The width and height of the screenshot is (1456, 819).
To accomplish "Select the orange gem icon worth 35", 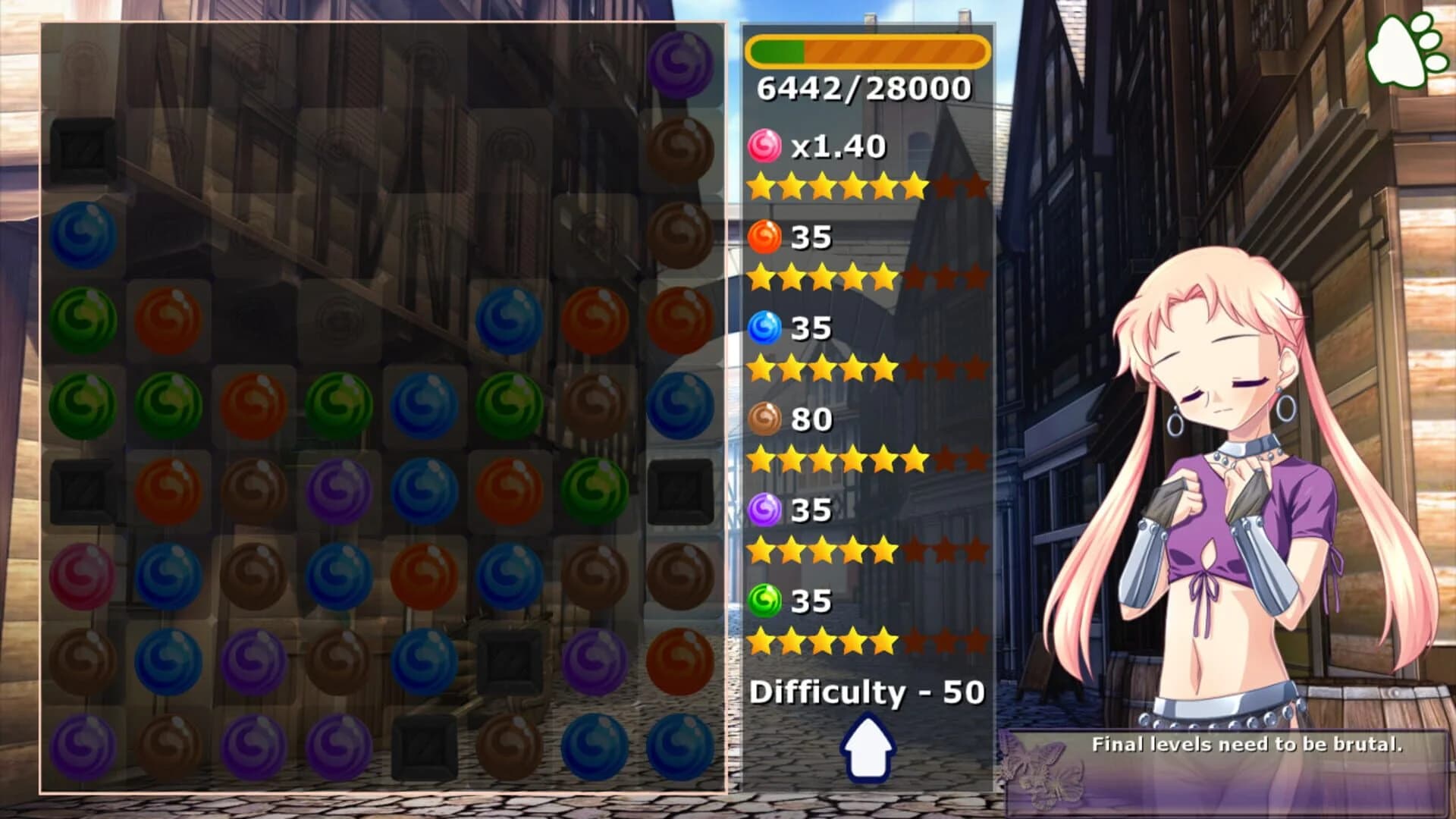I will pyautogui.click(x=766, y=237).
